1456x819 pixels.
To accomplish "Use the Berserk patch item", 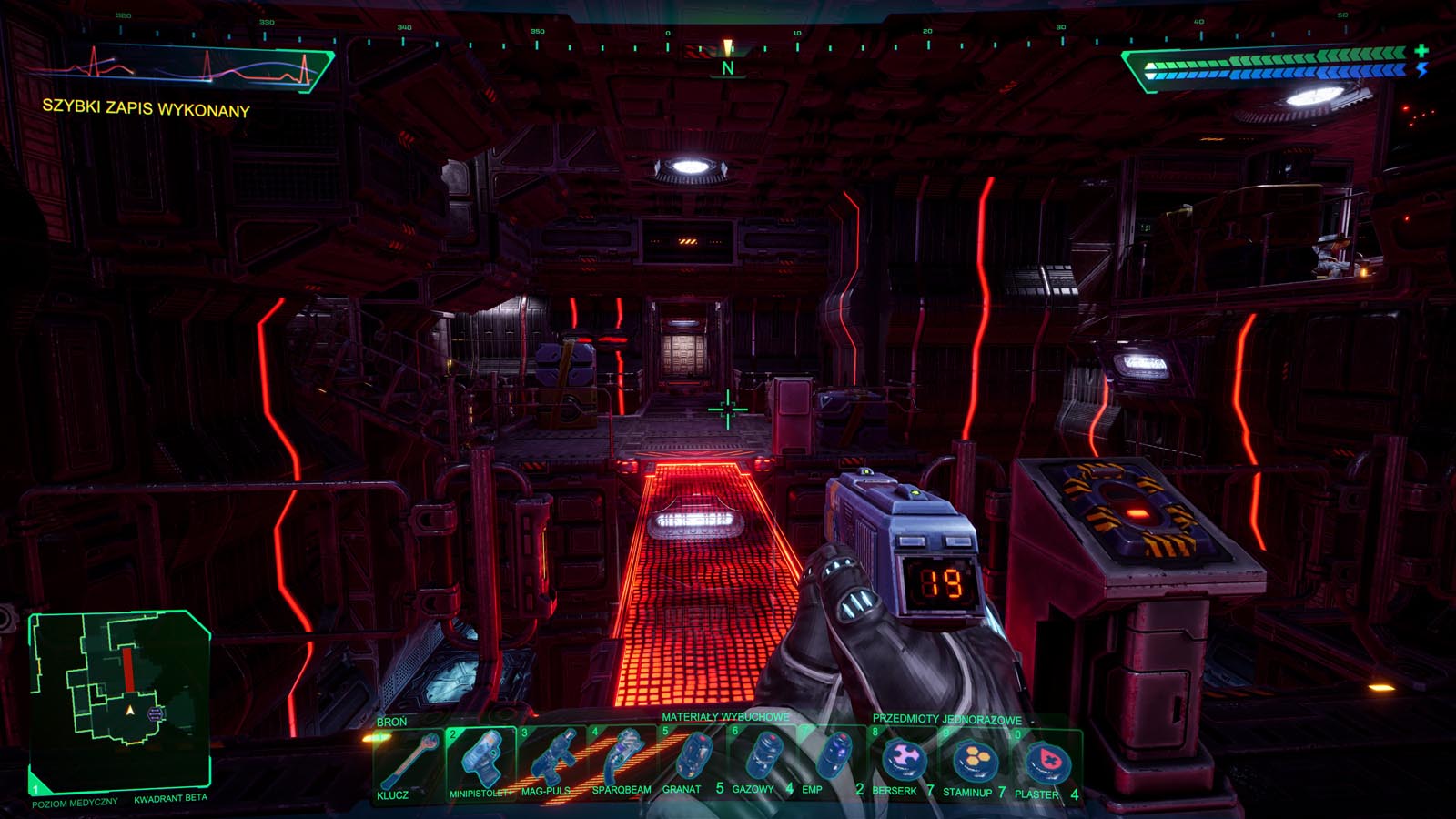I will tap(903, 760).
